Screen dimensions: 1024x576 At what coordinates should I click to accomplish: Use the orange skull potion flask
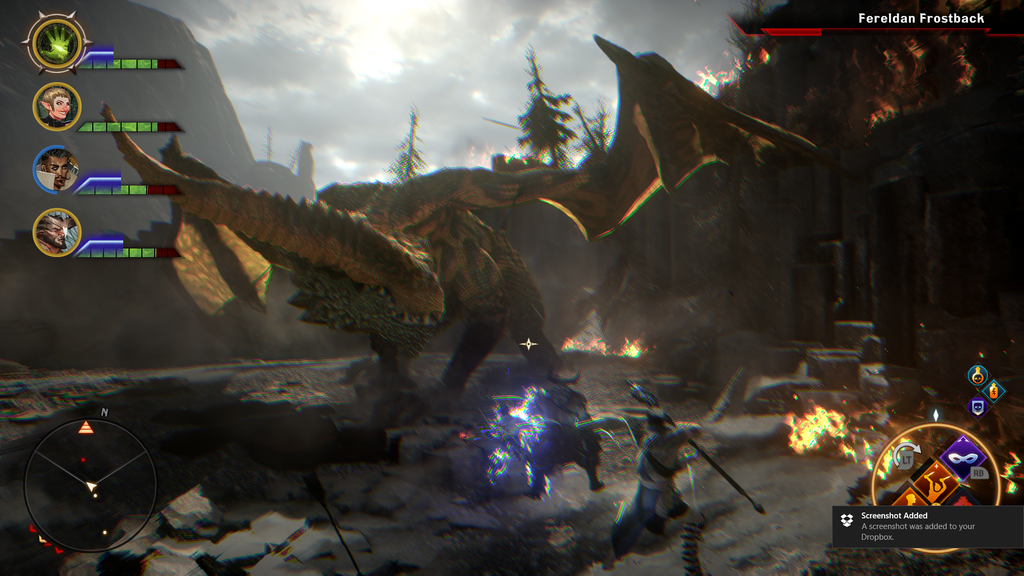pos(977,375)
